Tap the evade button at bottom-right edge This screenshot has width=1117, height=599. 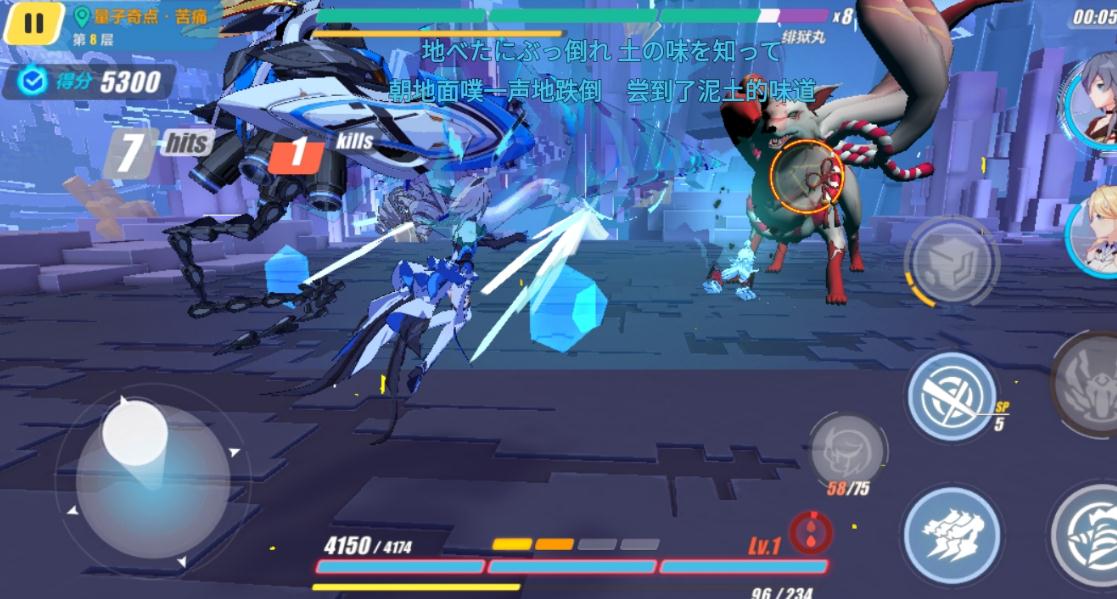click(x=1088, y=537)
